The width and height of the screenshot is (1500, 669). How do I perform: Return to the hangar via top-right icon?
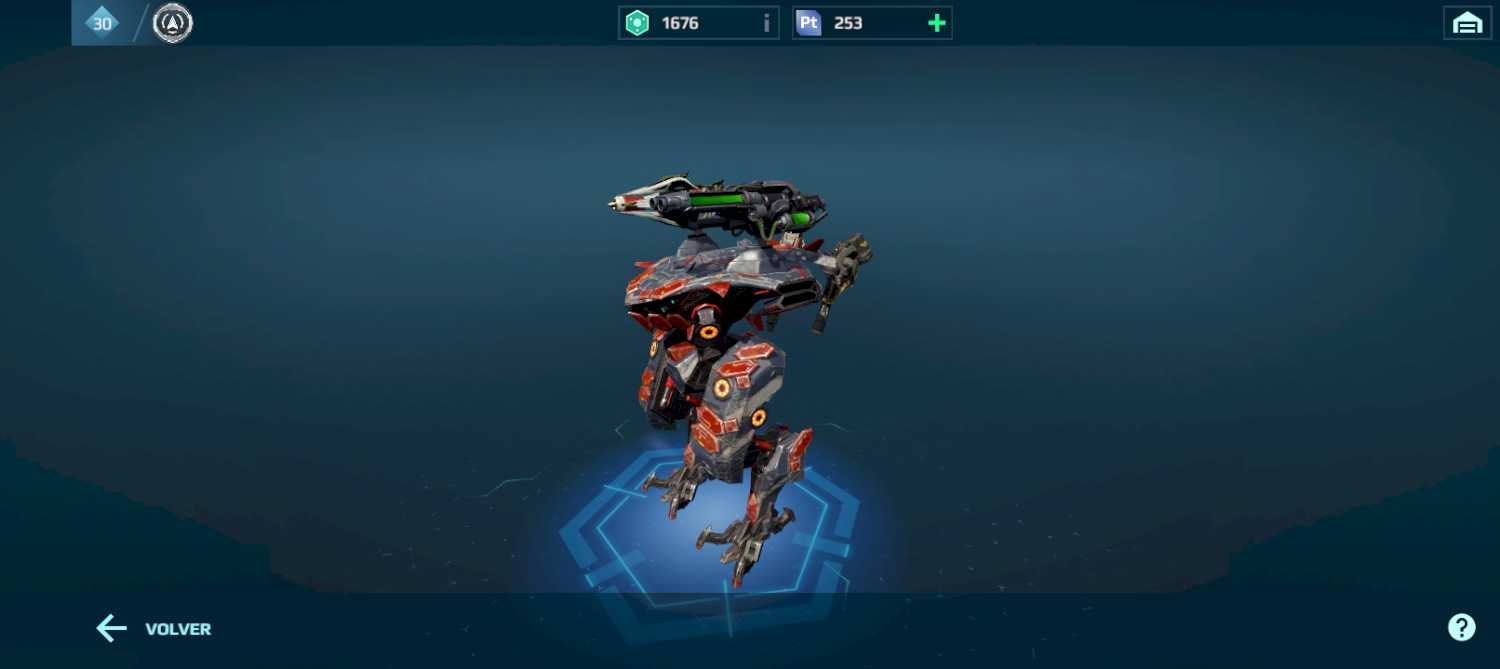point(1467,23)
